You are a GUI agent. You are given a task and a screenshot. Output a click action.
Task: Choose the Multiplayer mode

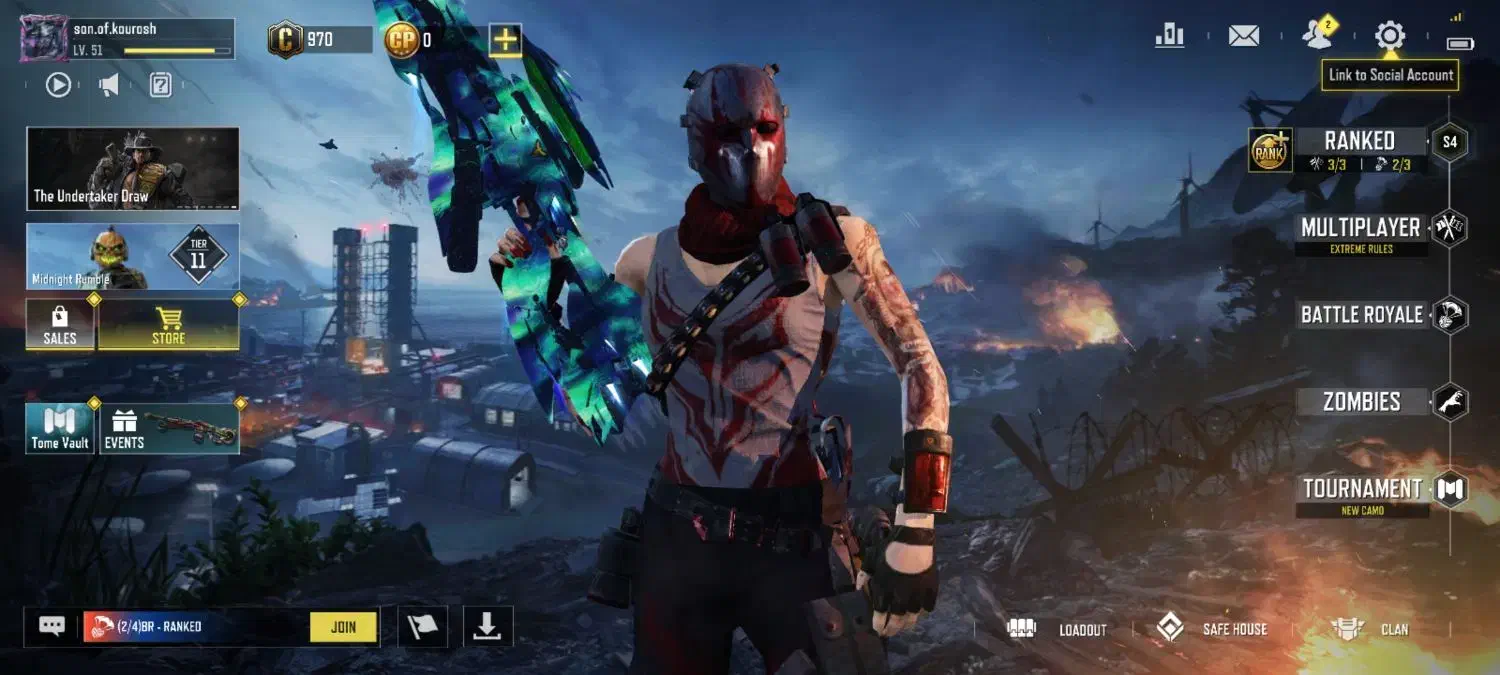(x=1360, y=228)
